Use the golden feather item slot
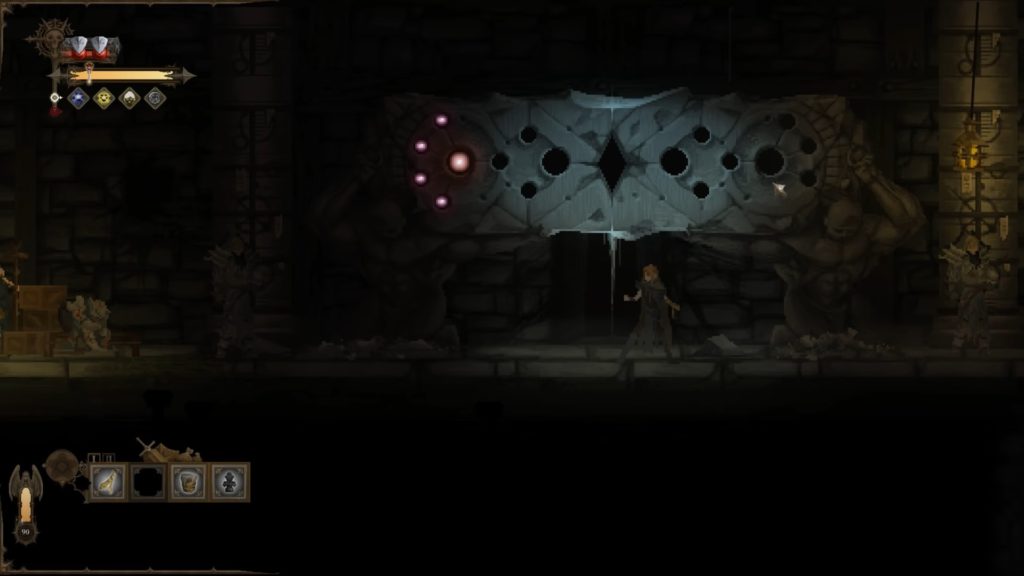 [108, 482]
